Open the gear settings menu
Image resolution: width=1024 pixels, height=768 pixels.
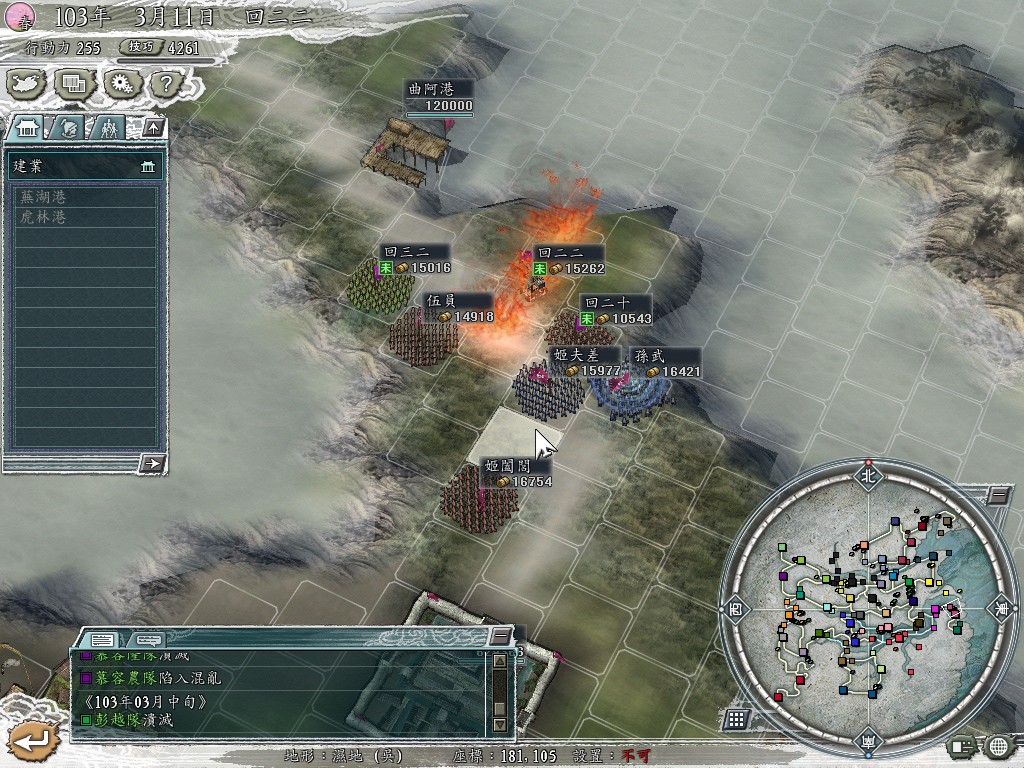pos(121,83)
